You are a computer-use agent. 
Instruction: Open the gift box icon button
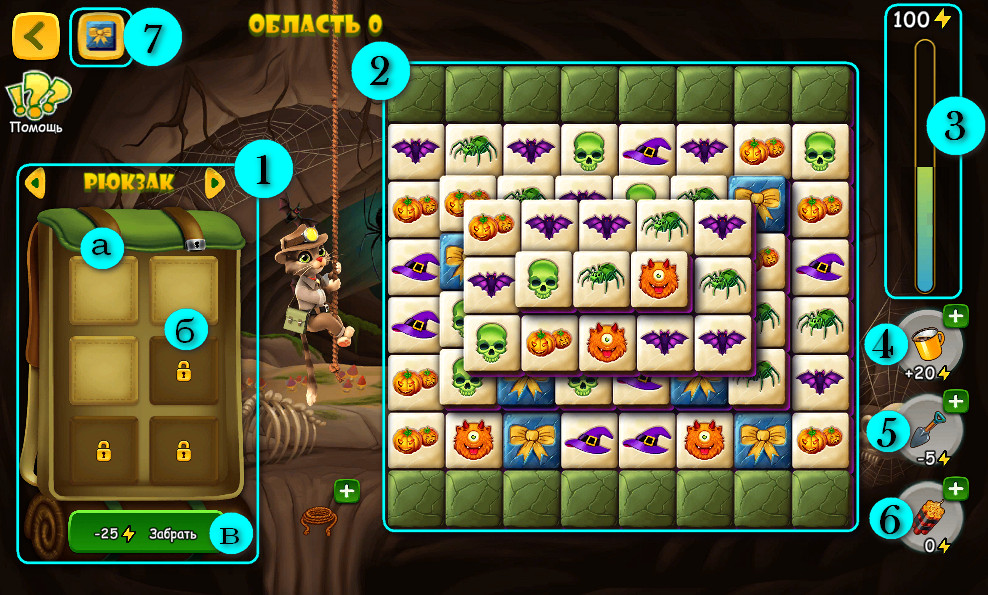pos(100,38)
